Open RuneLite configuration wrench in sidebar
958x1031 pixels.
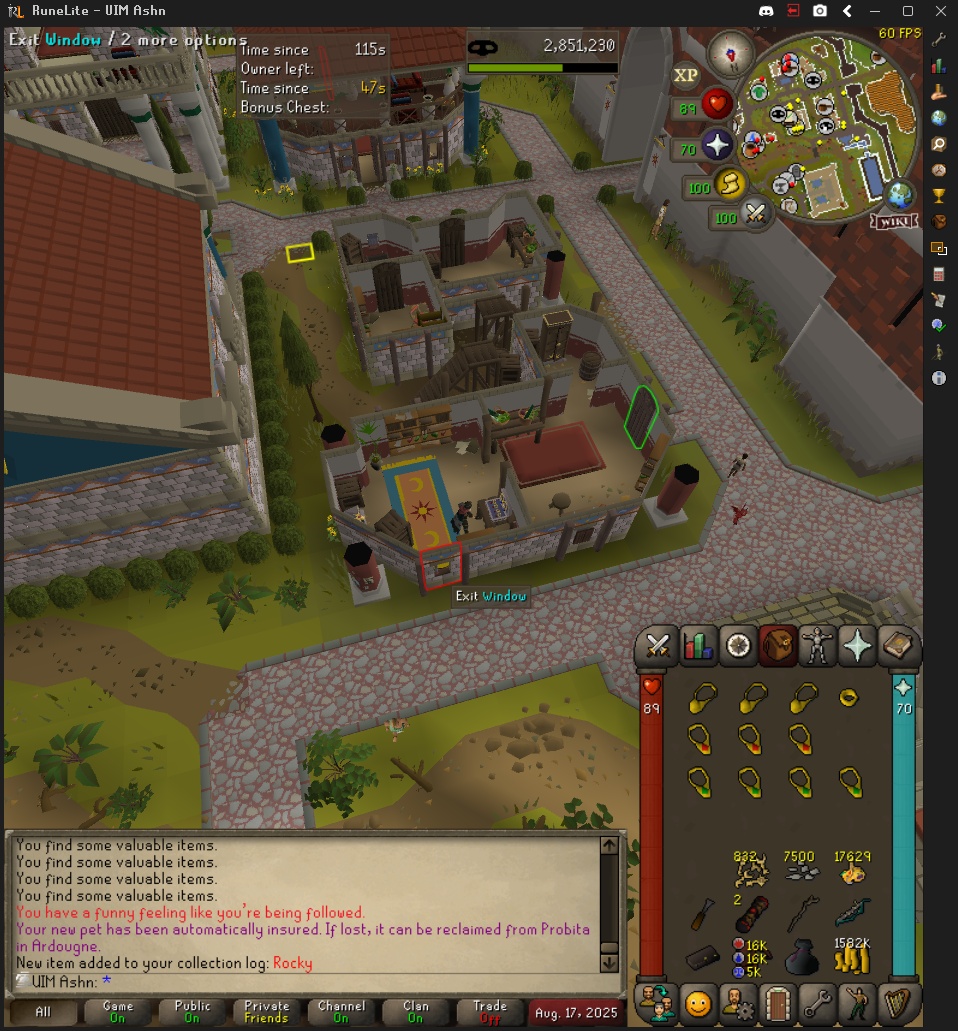(x=939, y=39)
